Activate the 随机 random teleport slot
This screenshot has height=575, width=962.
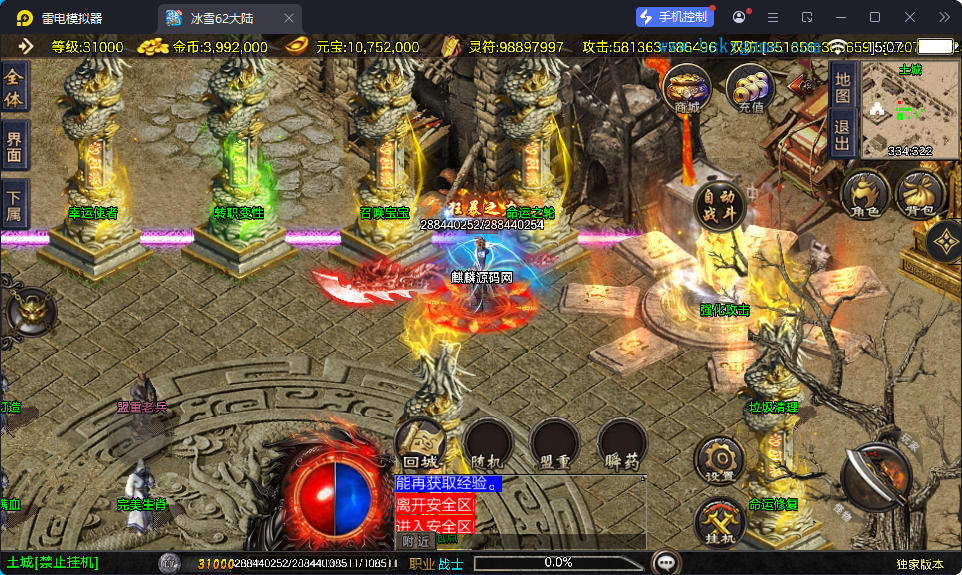coord(488,444)
